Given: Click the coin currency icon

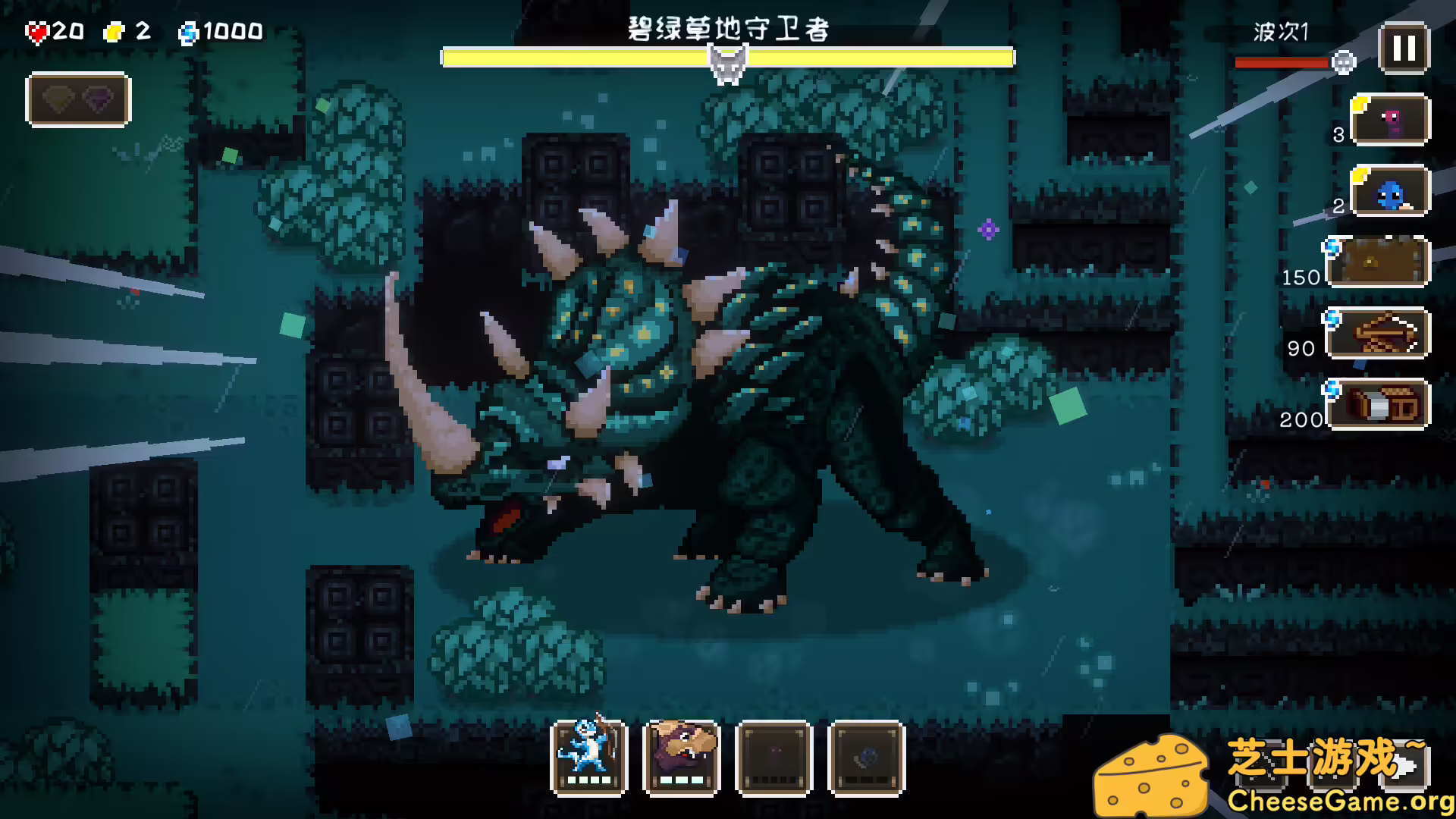Looking at the screenshot, I should (111, 32).
